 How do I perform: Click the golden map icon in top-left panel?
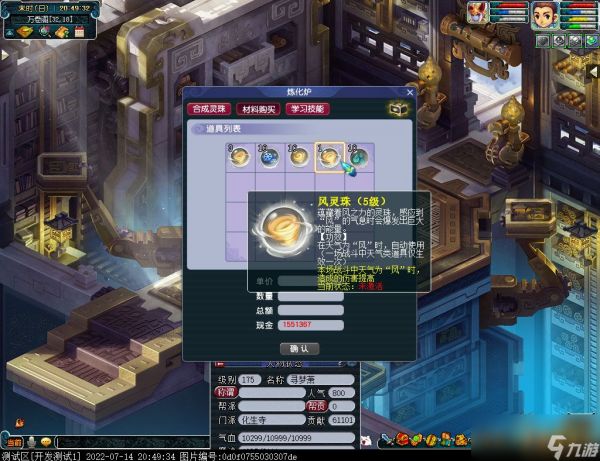point(22,31)
